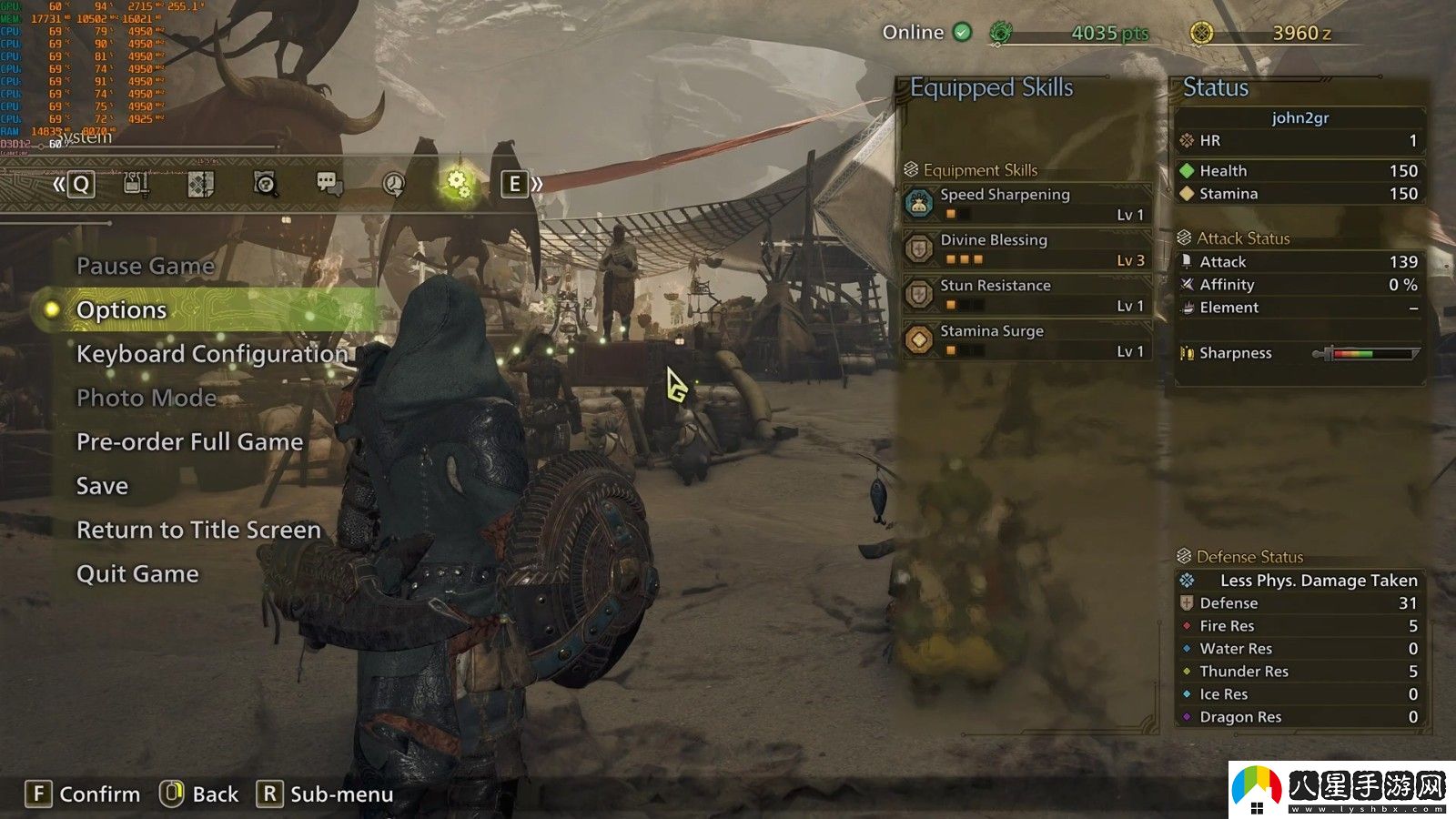Switch to the question mark info tab
This screenshot has width=1456, height=819.
click(265, 184)
